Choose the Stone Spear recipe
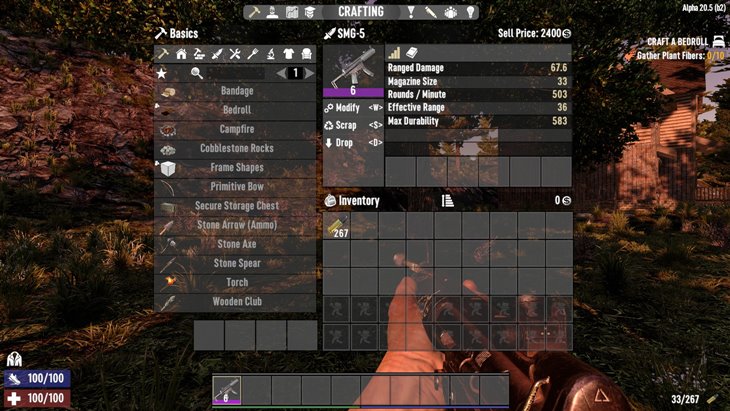The image size is (730, 411). click(x=236, y=264)
